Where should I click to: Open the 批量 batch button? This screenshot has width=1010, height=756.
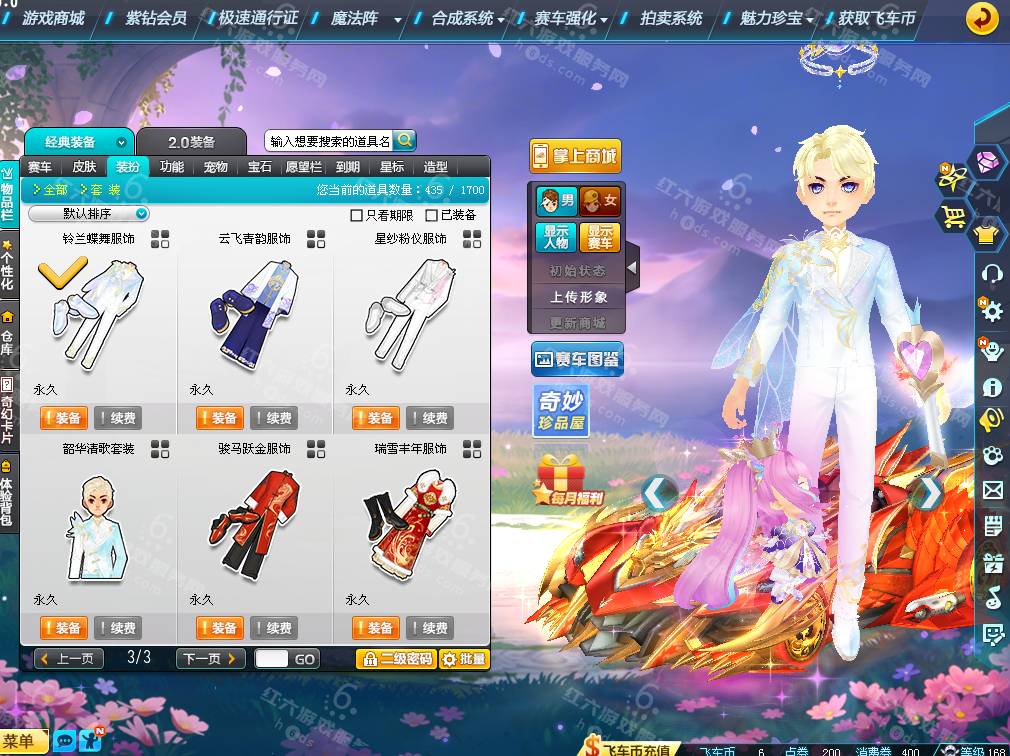pyautogui.click(x=464, y=659)
